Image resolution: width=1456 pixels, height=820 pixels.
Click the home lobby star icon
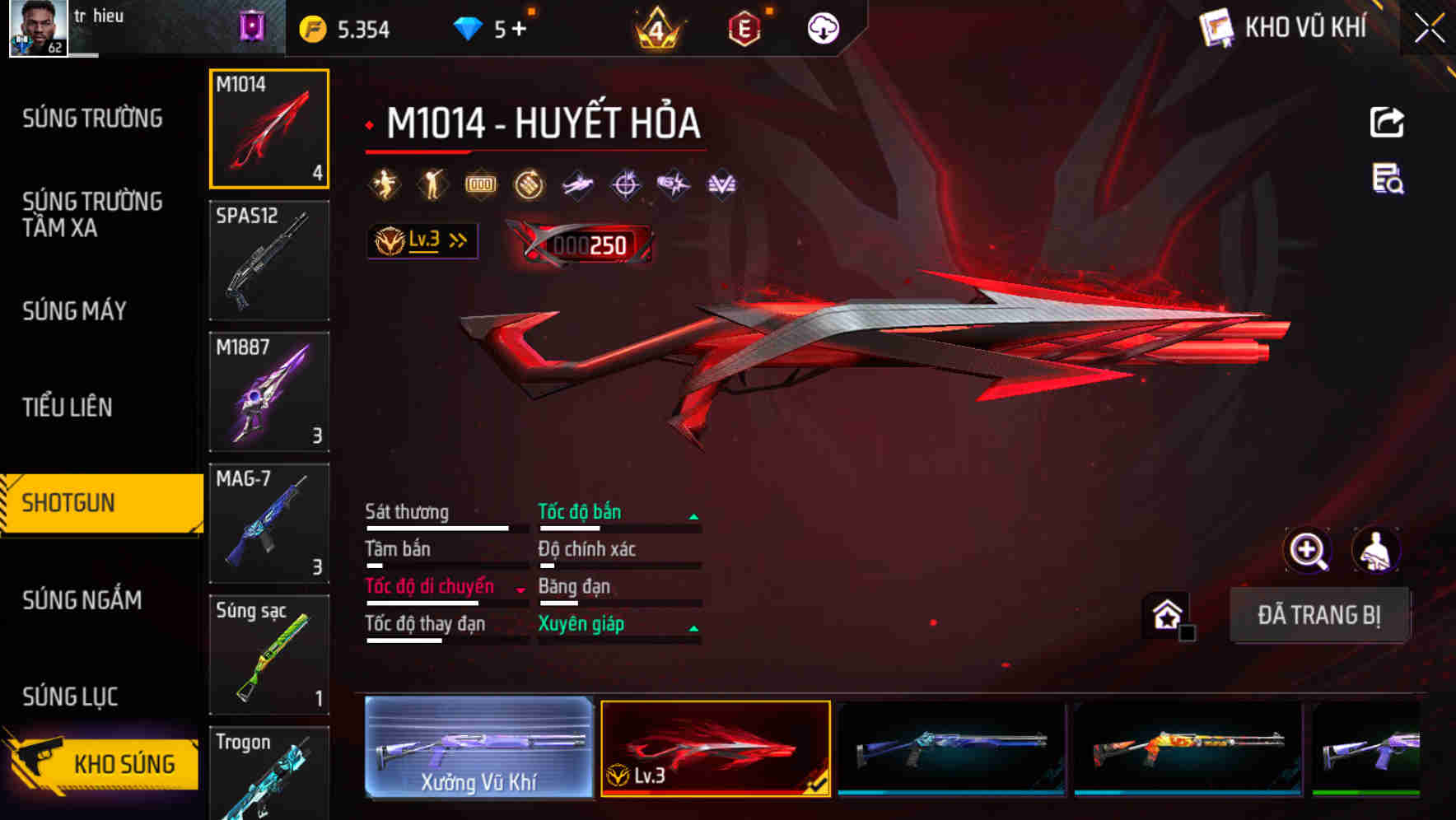click(1168, 614)
